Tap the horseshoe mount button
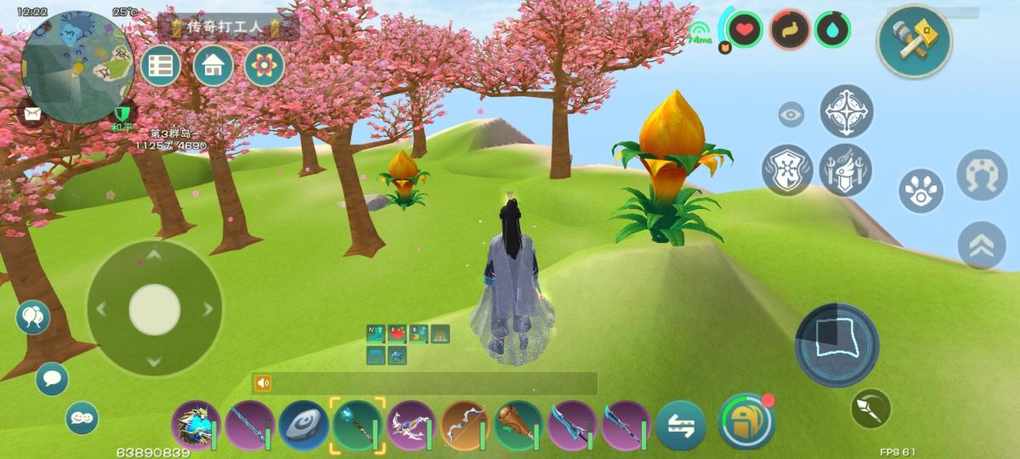The width and height of the screenshot is (1020, 459). click(x=981, y=175)
